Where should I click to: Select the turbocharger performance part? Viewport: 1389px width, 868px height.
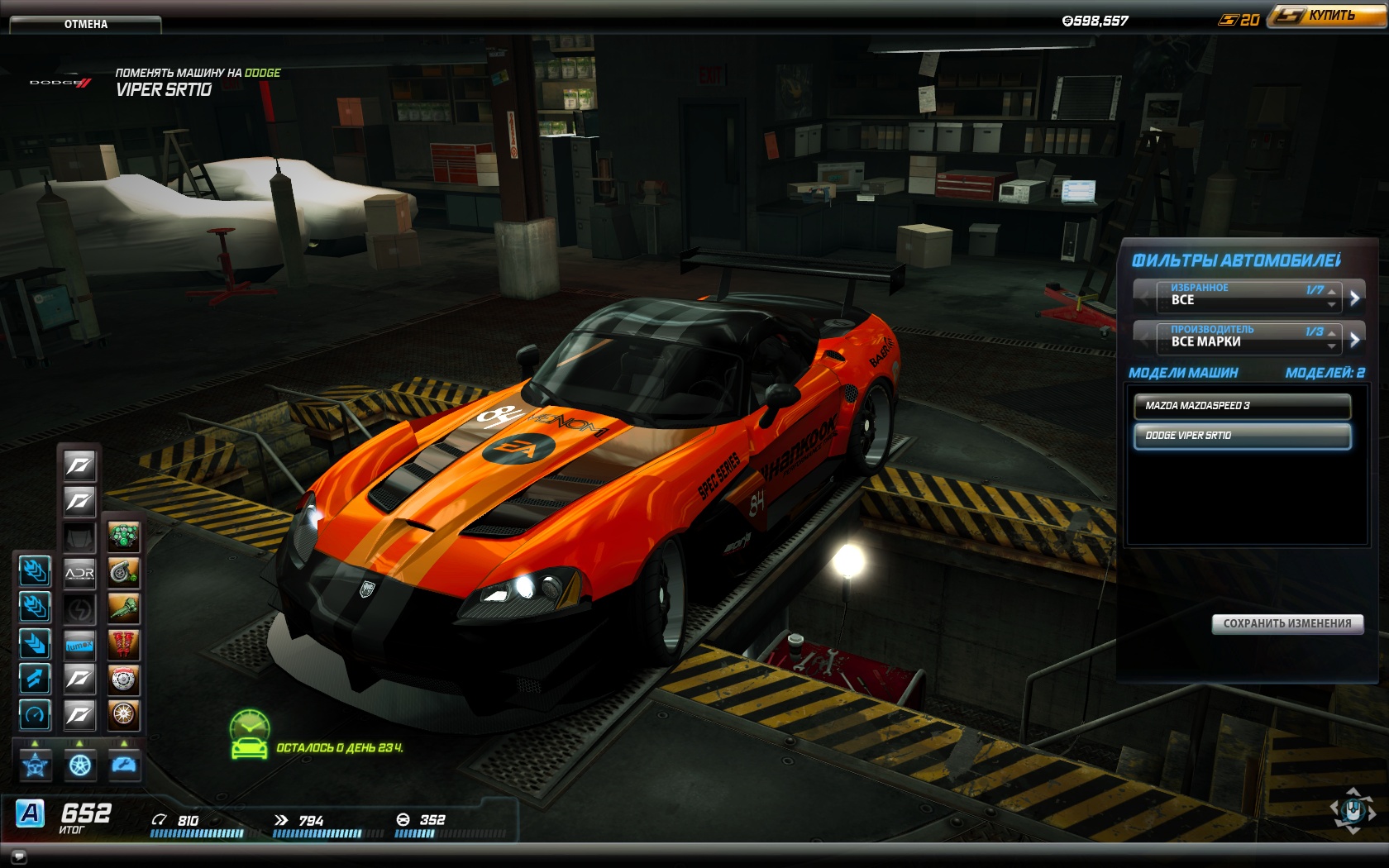point(124,572)
